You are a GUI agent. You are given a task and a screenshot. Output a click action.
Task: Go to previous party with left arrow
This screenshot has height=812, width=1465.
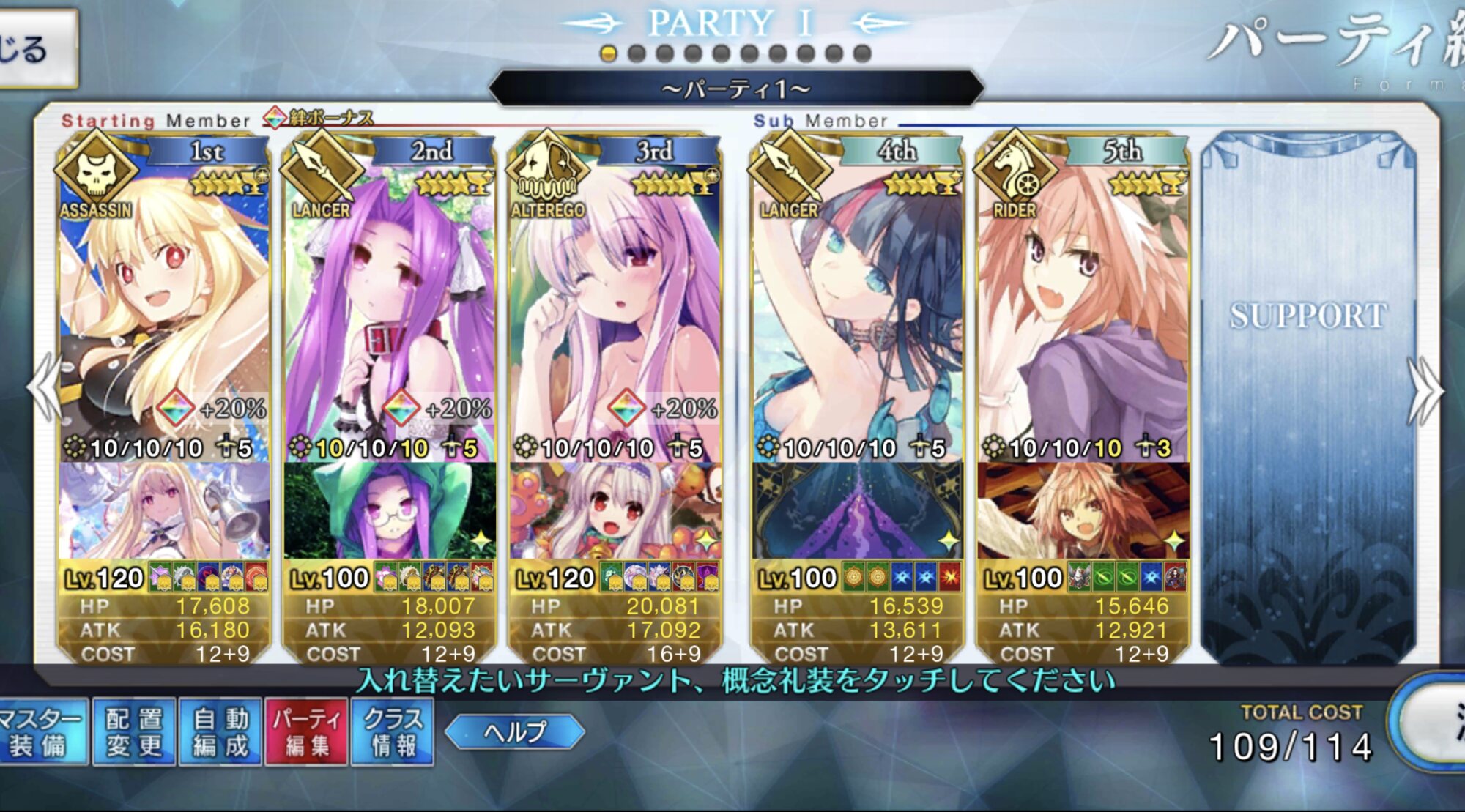coord(45,388)
